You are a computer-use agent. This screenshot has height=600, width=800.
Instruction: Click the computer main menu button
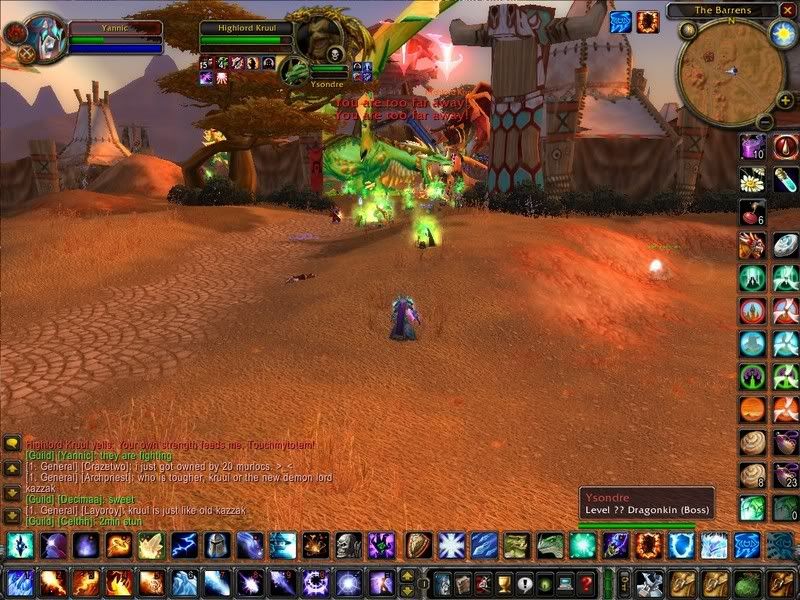(x=566, y=583)
